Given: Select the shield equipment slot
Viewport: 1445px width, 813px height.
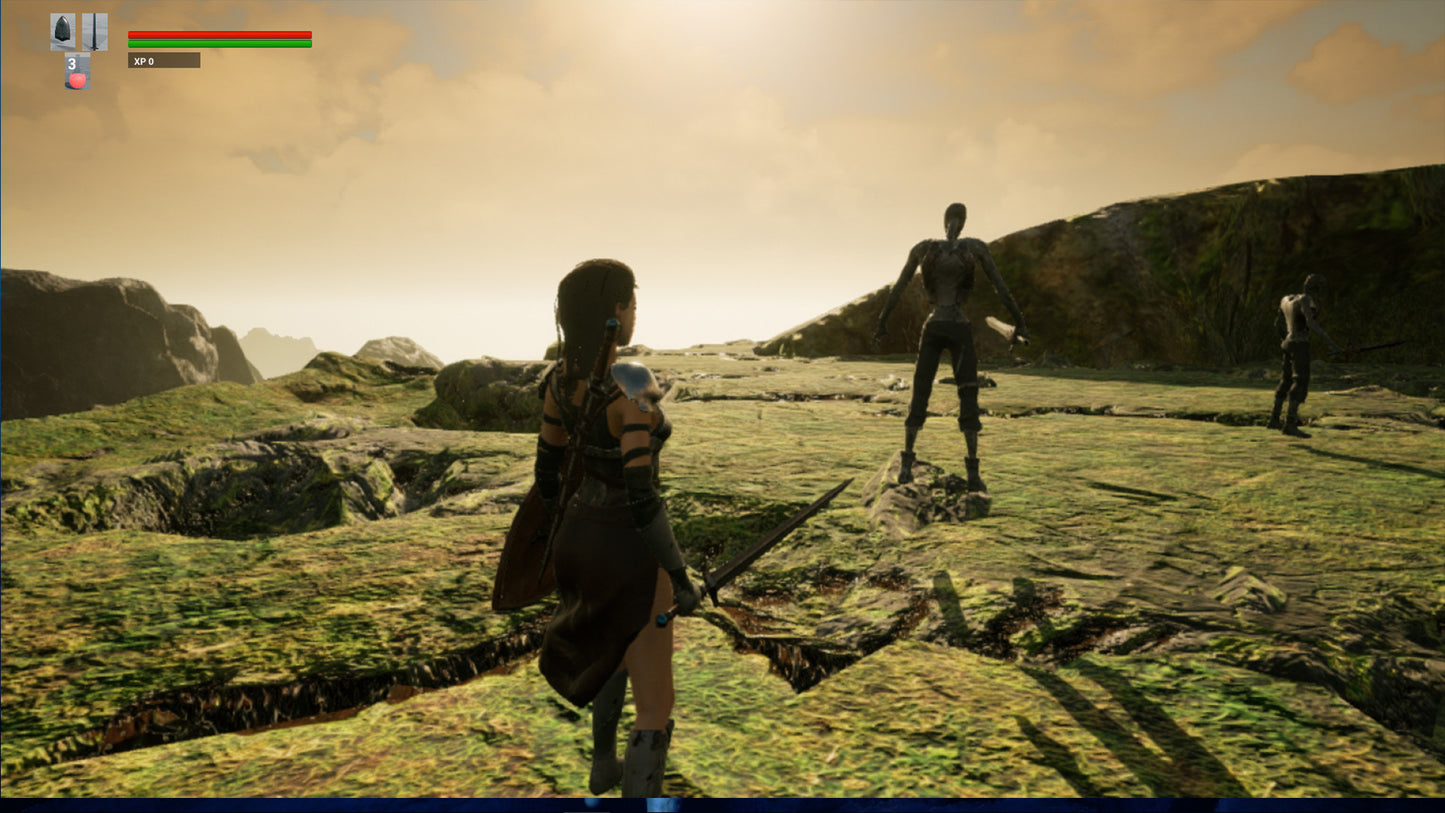Looking at the screenshot, I should [x=63, y=32].
